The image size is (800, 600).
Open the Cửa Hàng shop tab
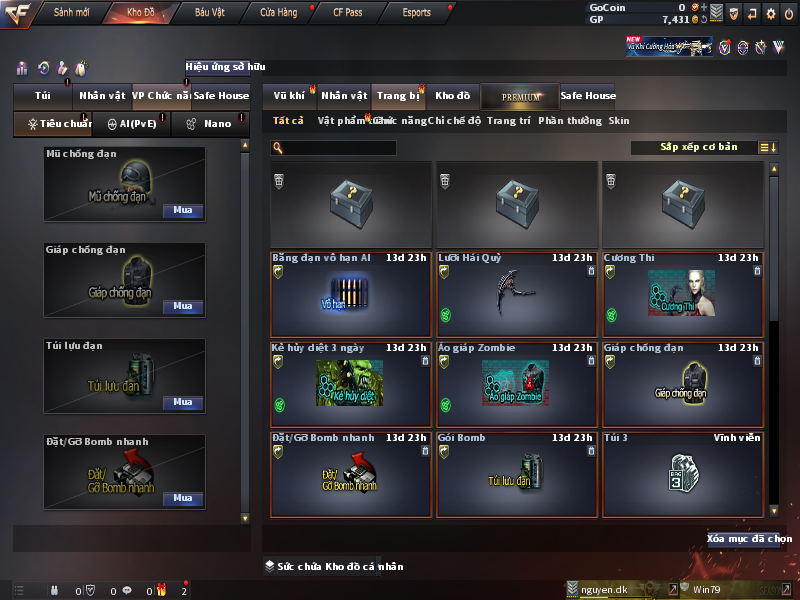278,13
